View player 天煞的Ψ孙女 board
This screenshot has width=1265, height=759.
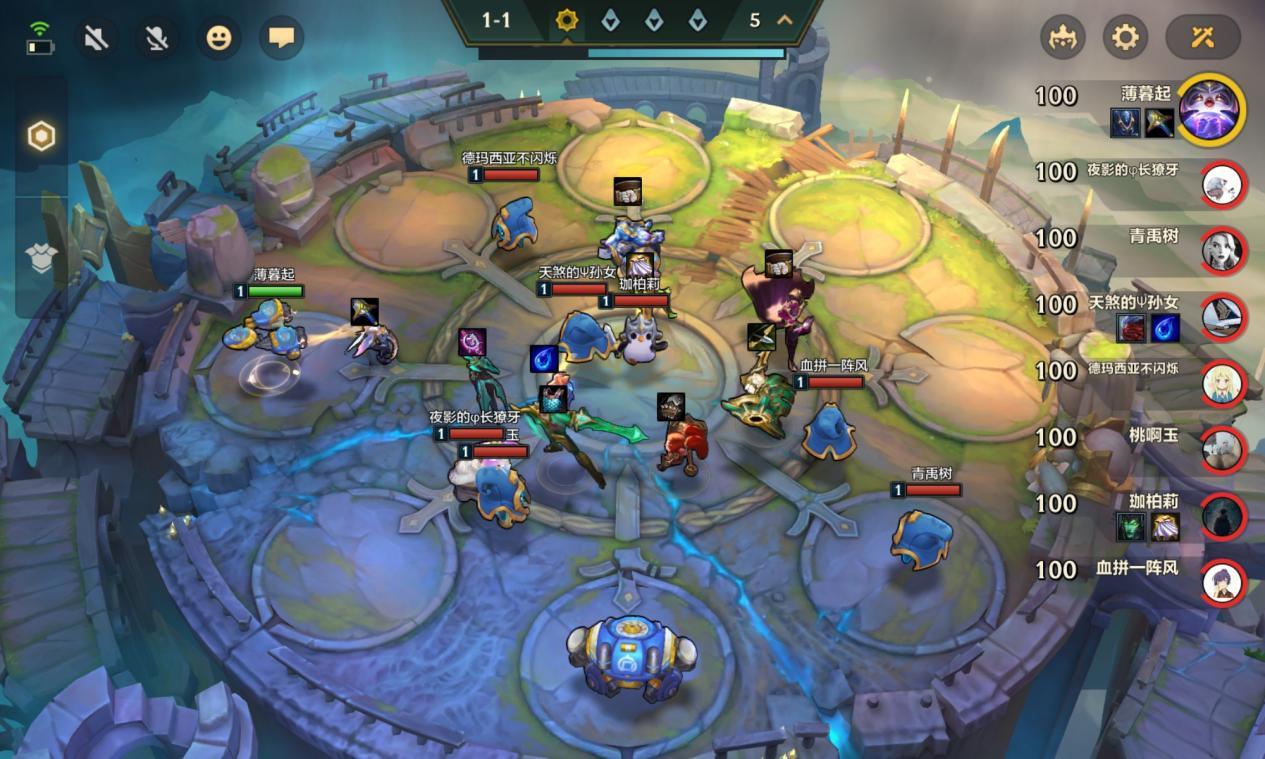pyautogui.click(x=1223, y=316)
